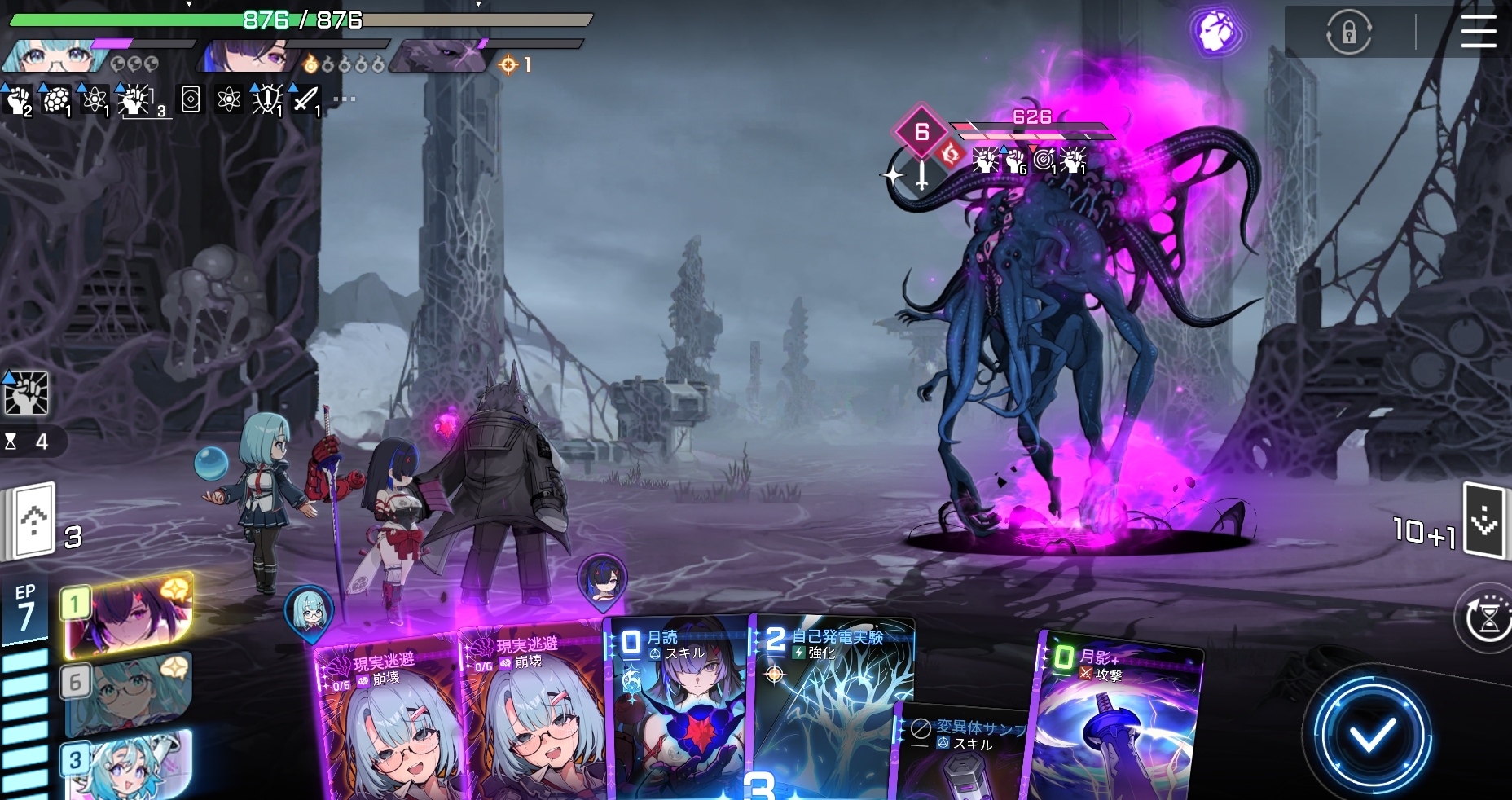
Task: Select the teal-haired glasses character skill portrait
Action: [x=129, y=692]
